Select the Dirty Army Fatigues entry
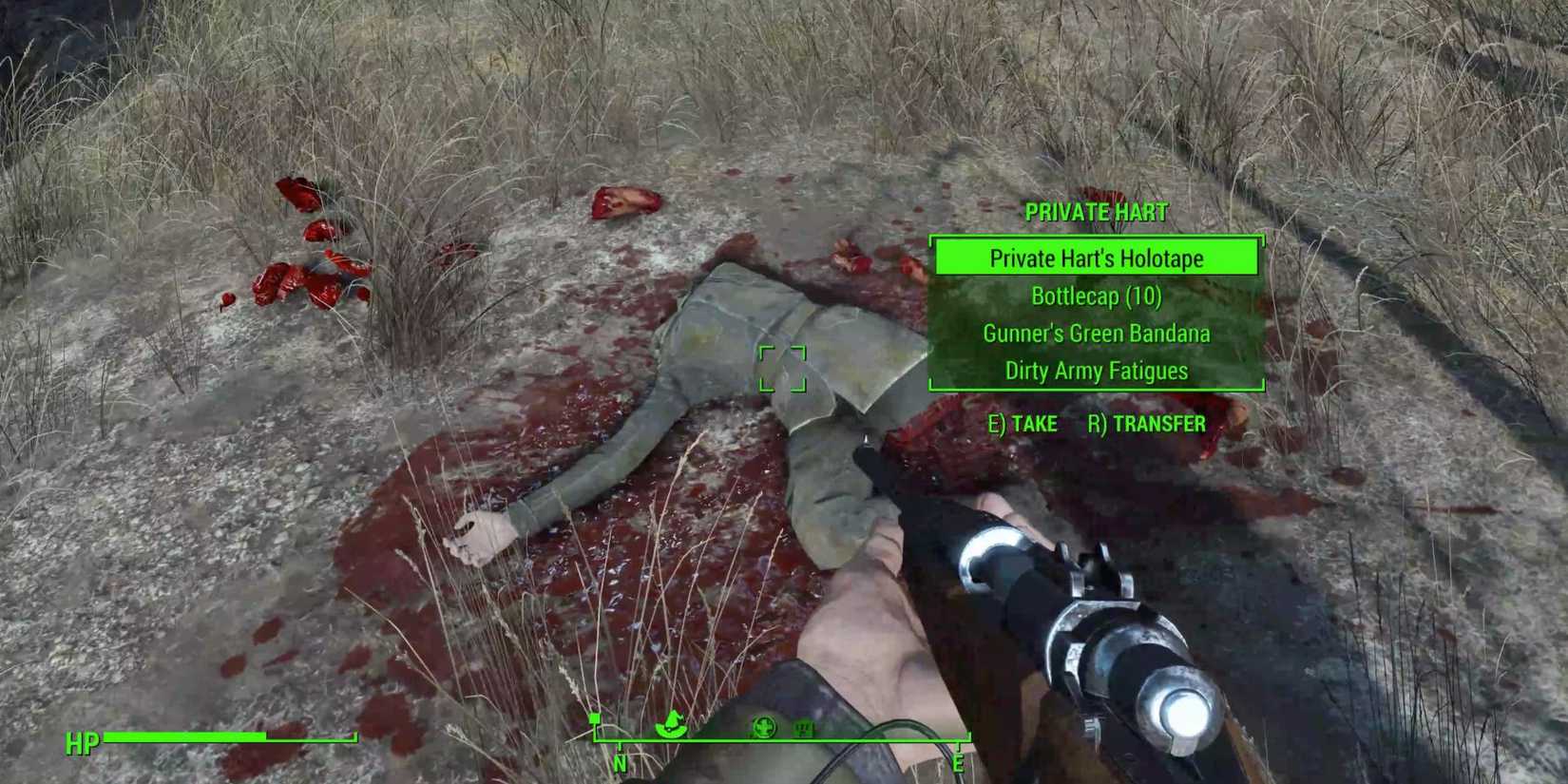Image resolution: width=1568 pixels, height=784 pixels. pos(1097,371)
